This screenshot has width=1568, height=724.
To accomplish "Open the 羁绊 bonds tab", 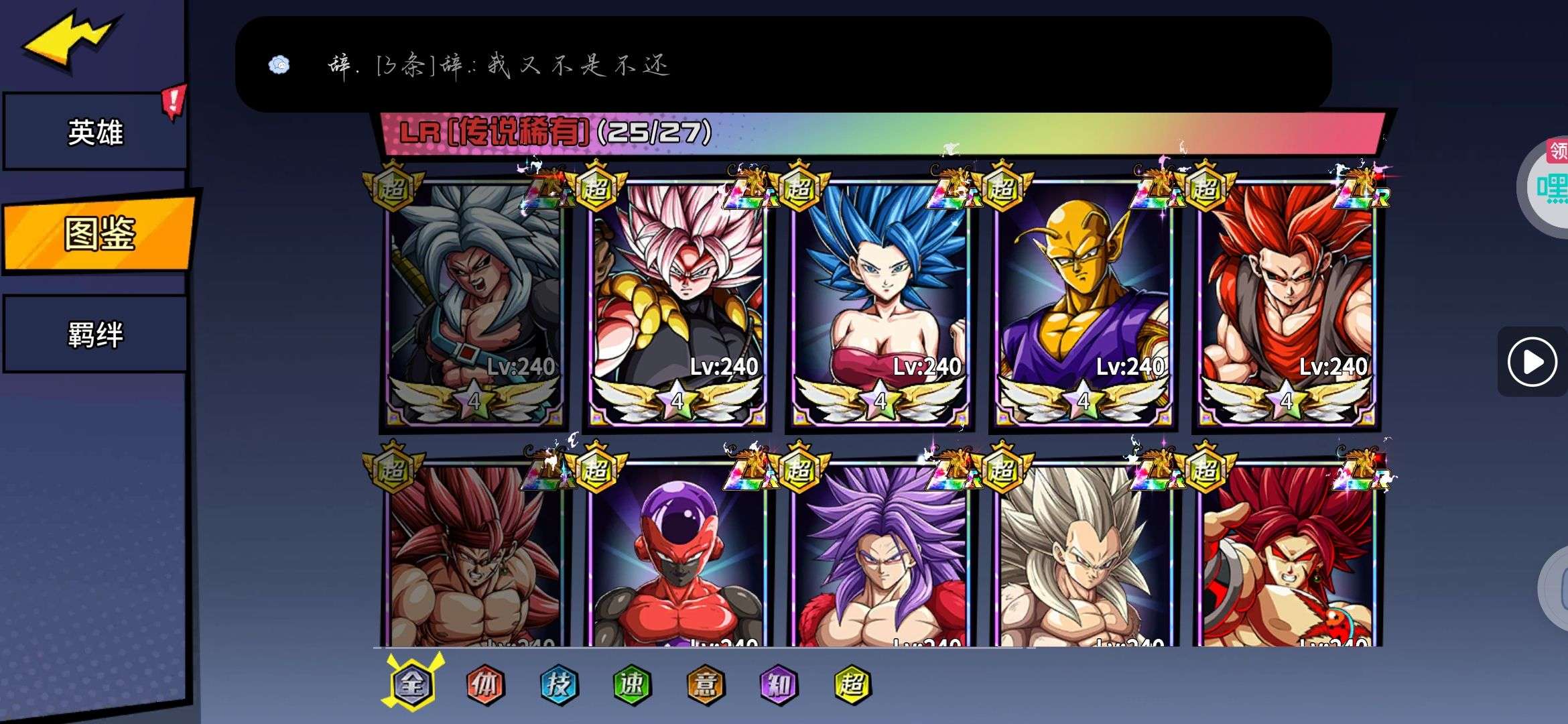I will (95, 335).
